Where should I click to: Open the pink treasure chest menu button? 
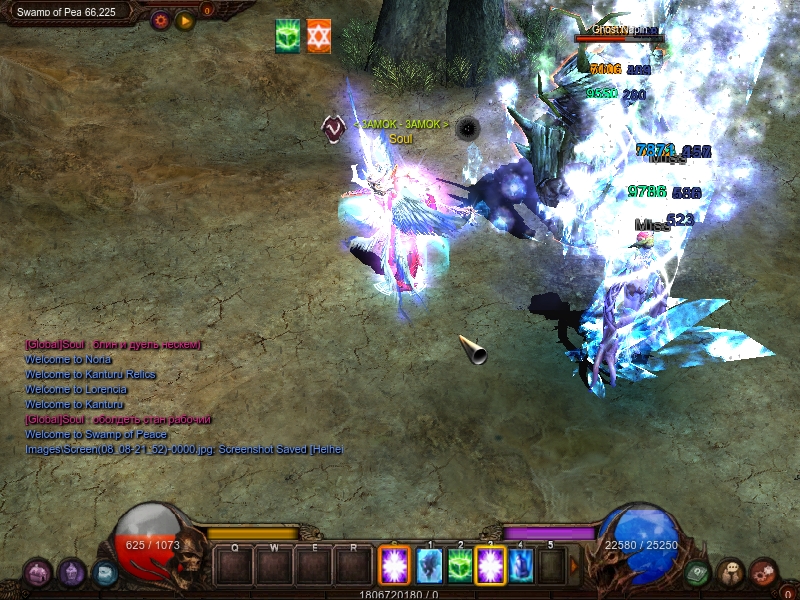tap(38, 572)
